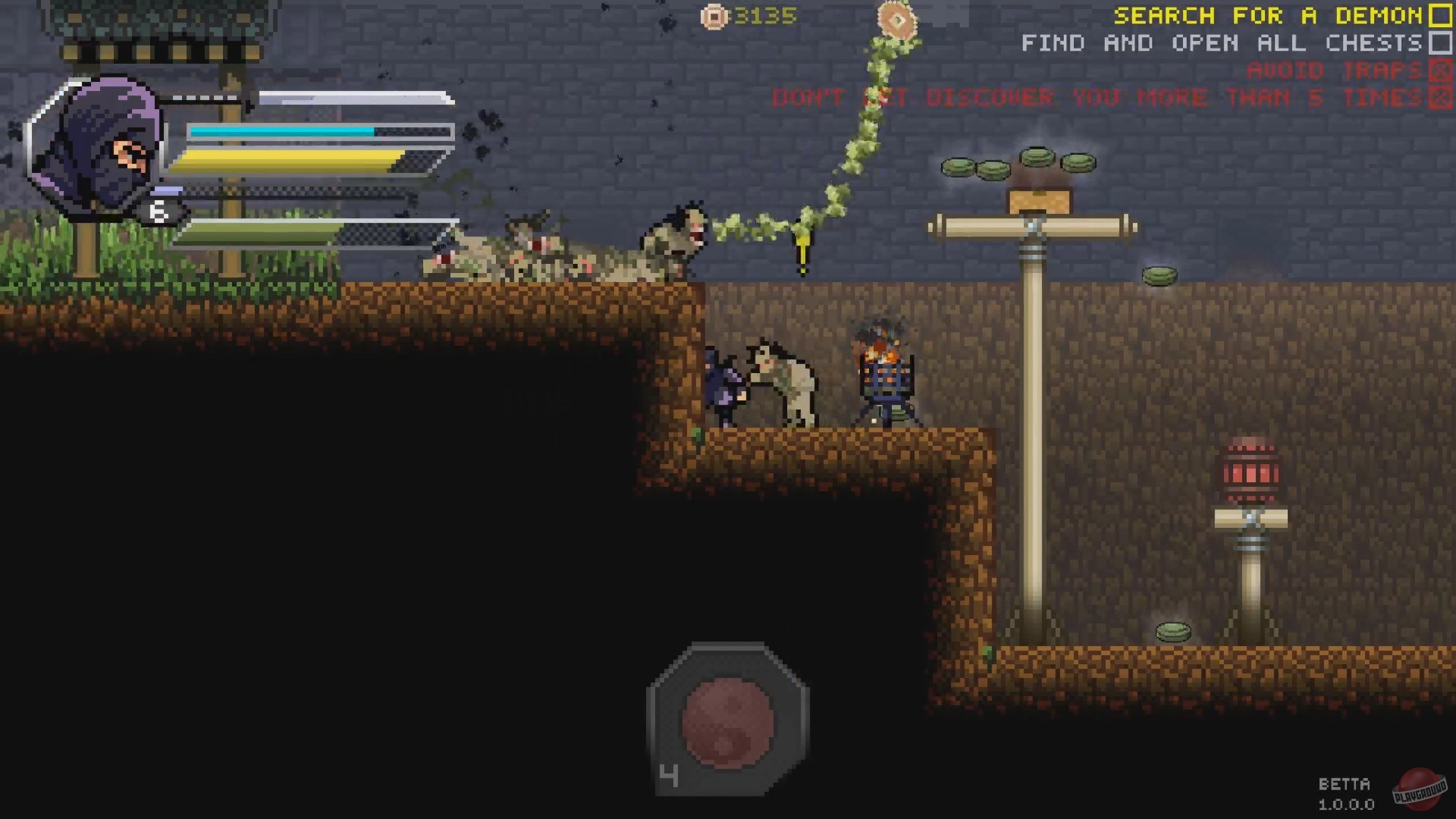Click the cyan stamina bar

click(281, 130)
